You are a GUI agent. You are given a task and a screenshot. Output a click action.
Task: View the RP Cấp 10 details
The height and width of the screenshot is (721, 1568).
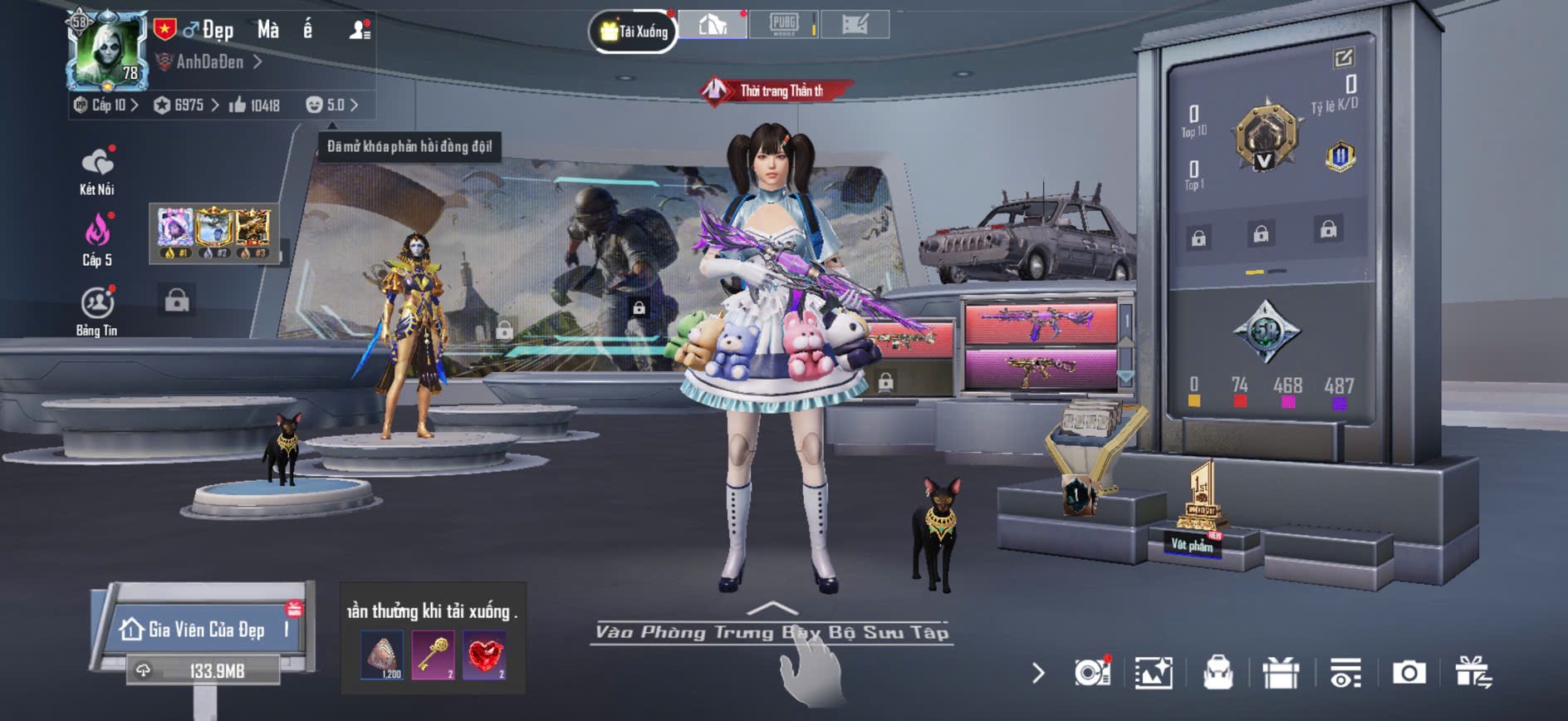(106, 105)
